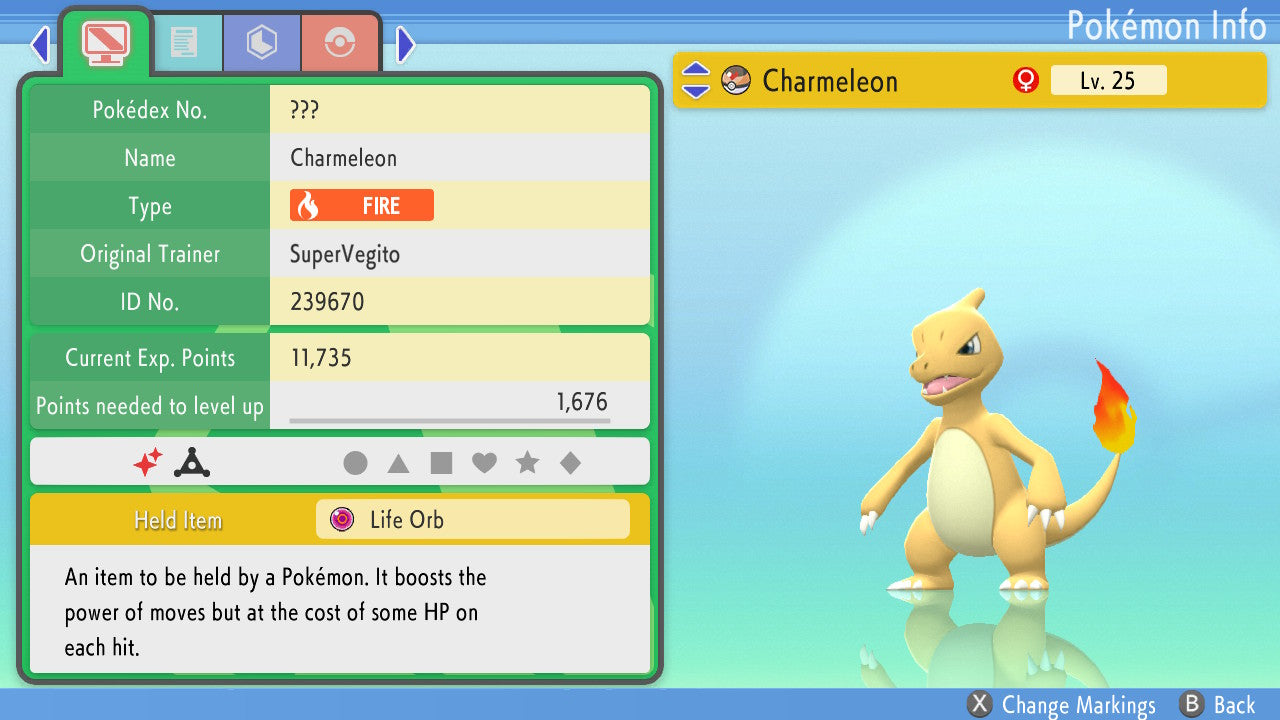Select the Life Orb held item
The width and height of the screenshot is (1280, 720).
coord(472,520)
